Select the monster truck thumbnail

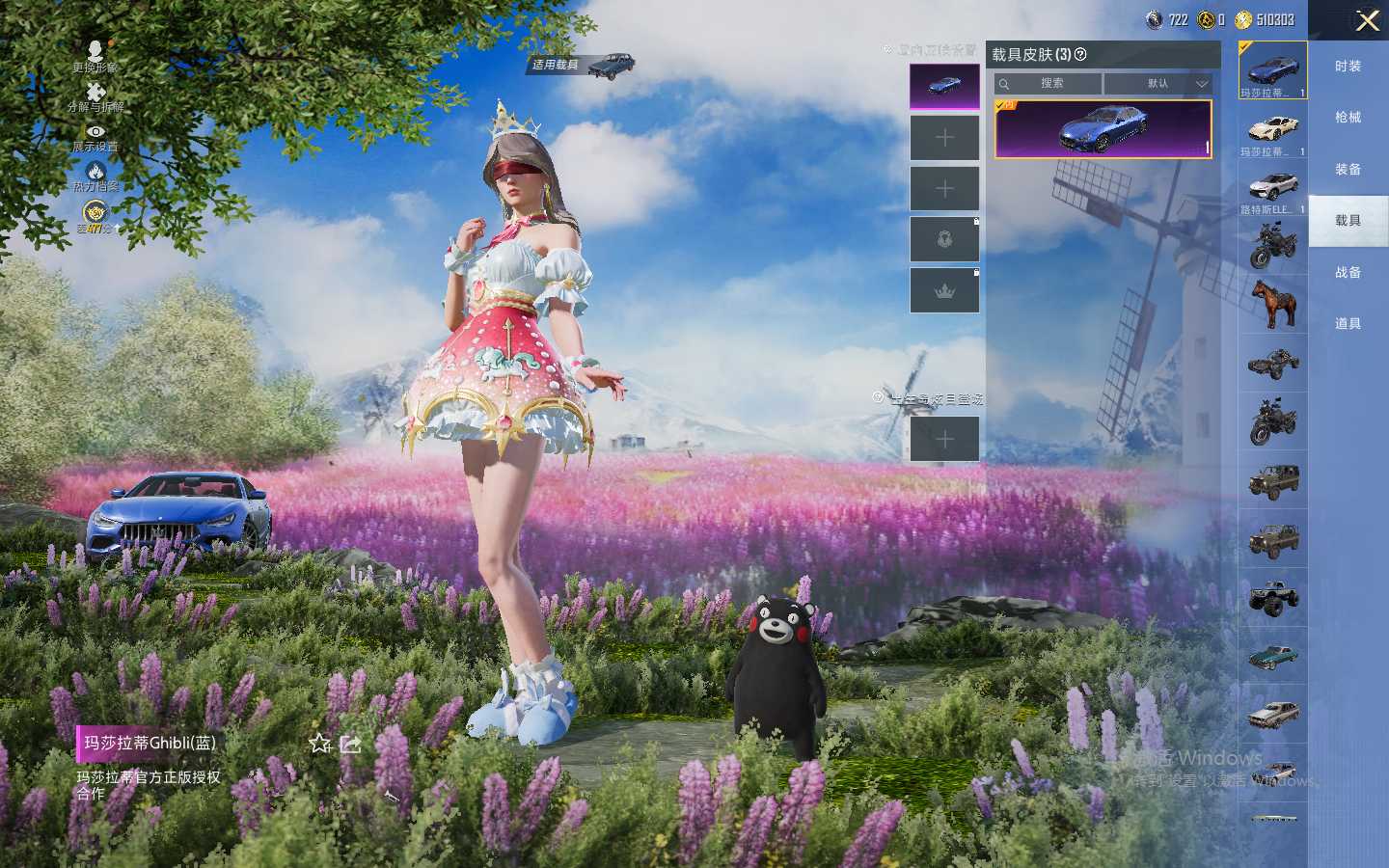[x=1272, y=597]
